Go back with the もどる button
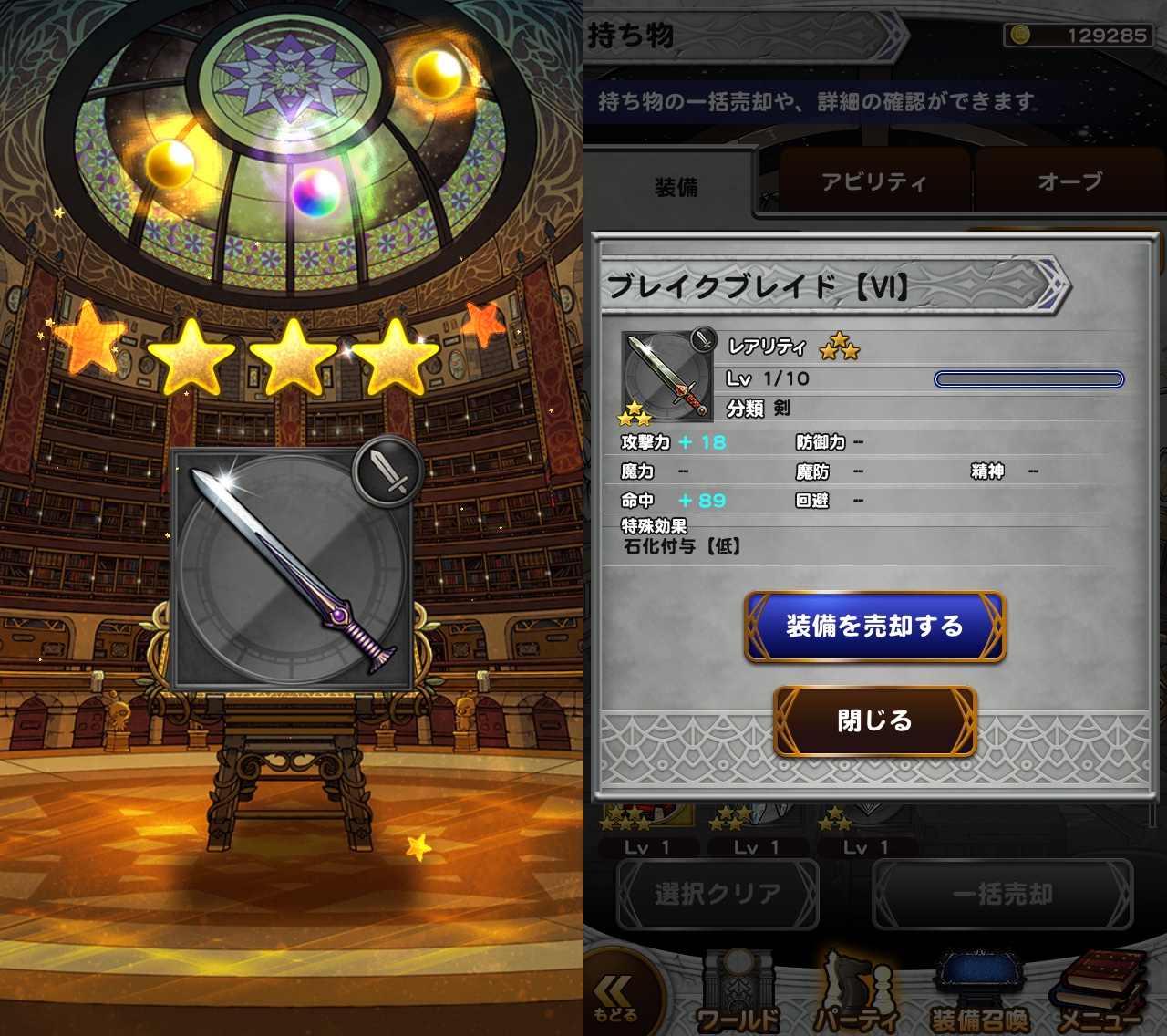The height and width of the screenshot is (1036, 1167). click(615, 998)
